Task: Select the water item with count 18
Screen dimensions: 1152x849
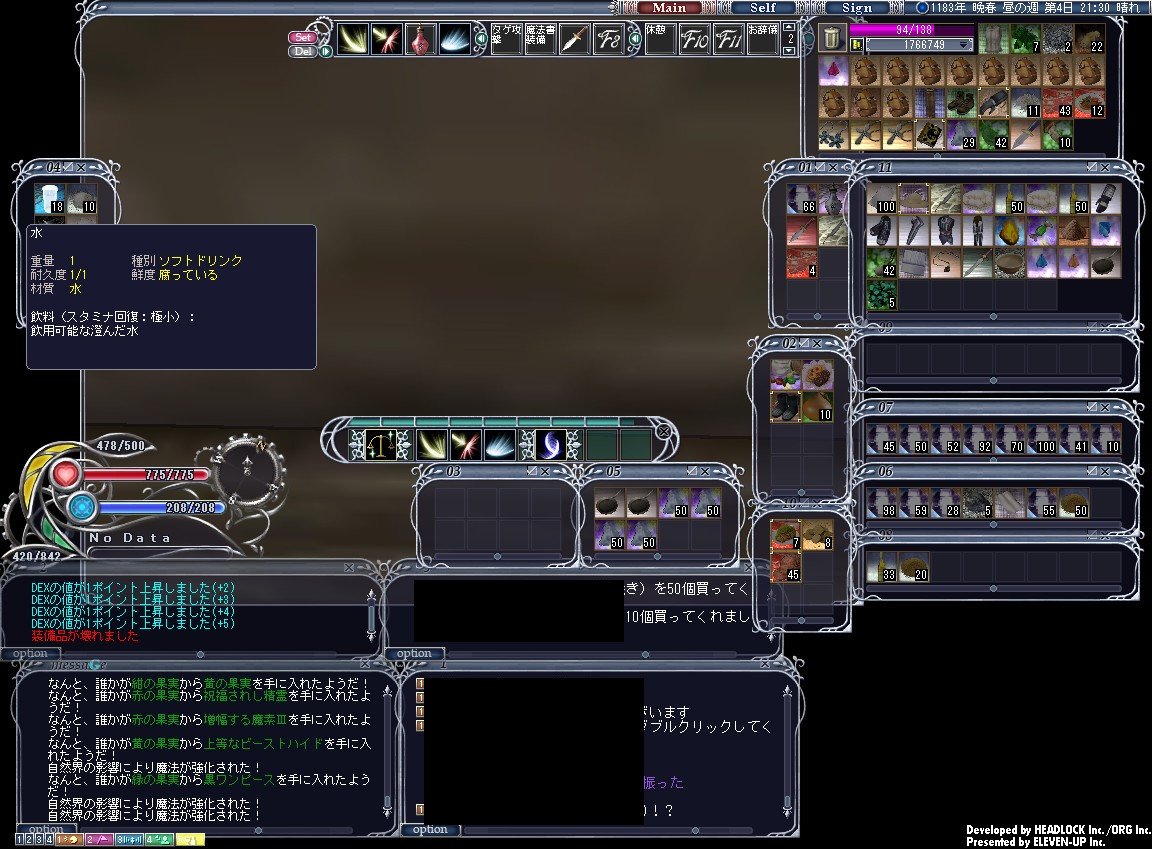Action: pyautogui.click(x=49, y=197)
